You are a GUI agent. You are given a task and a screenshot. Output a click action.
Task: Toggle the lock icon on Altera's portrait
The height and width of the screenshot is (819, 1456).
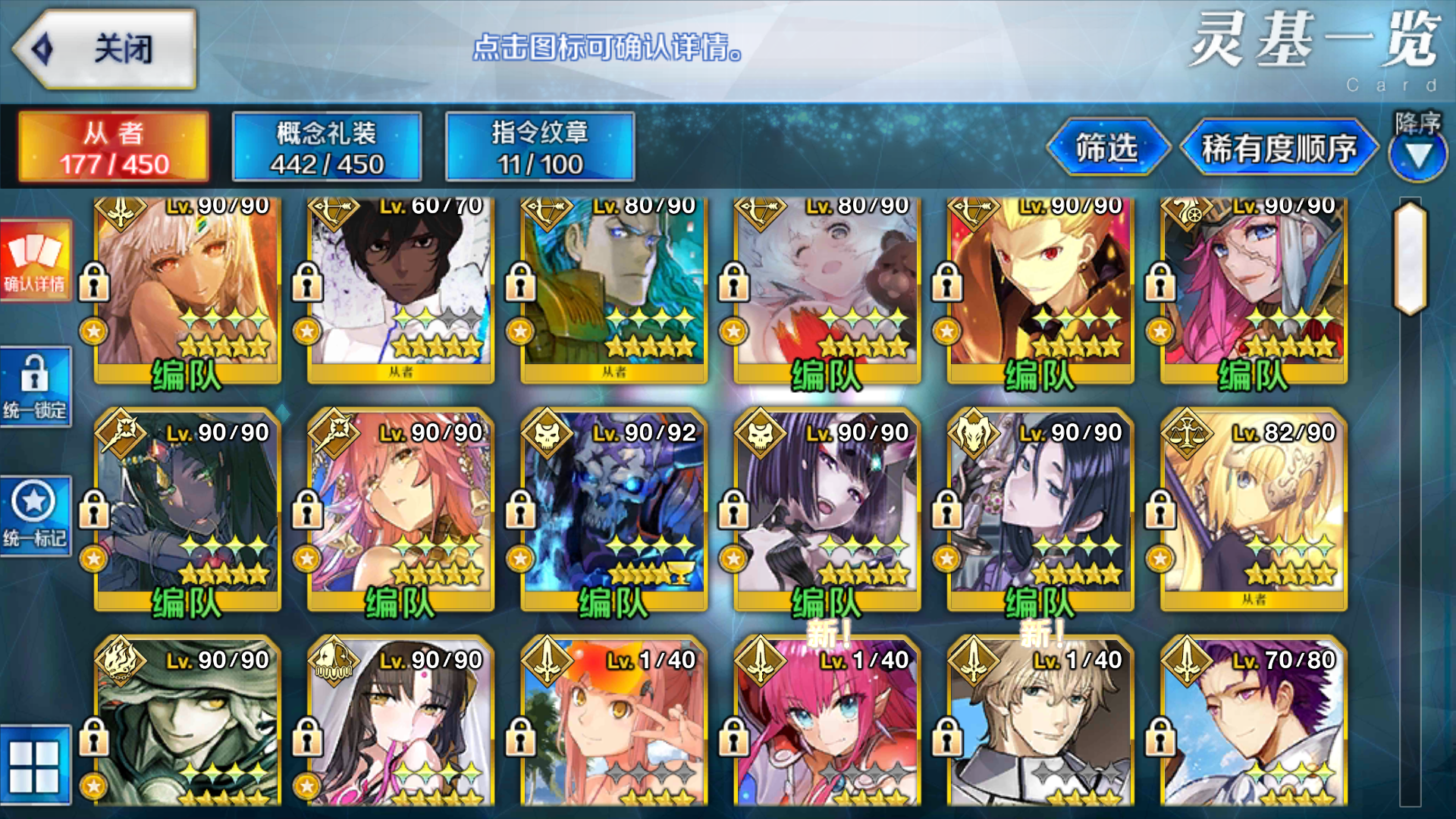pos(94,281)
